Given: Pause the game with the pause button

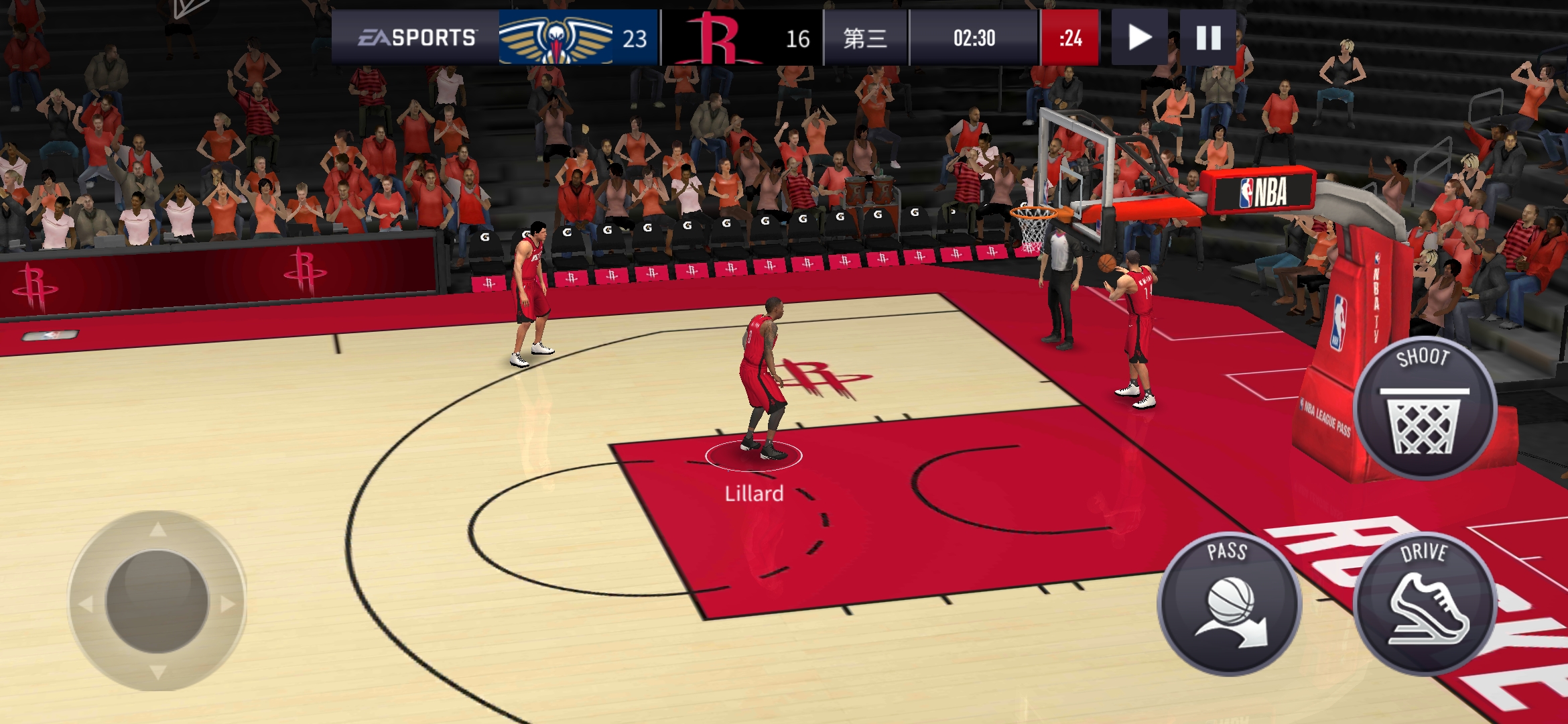Looking at the screenshot, I should (x=1208, y=38).
